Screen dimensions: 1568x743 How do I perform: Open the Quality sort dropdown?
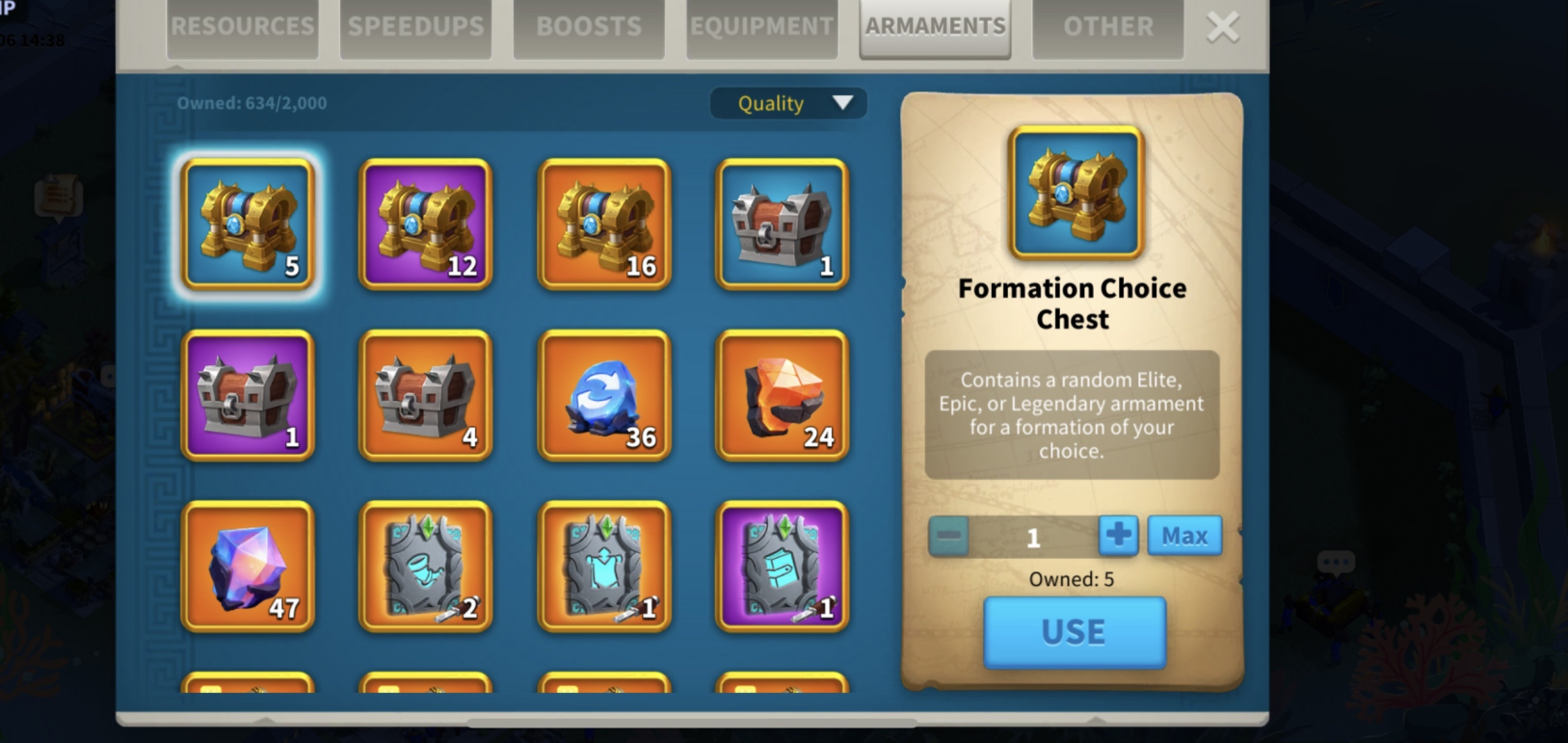click(788, 103)
